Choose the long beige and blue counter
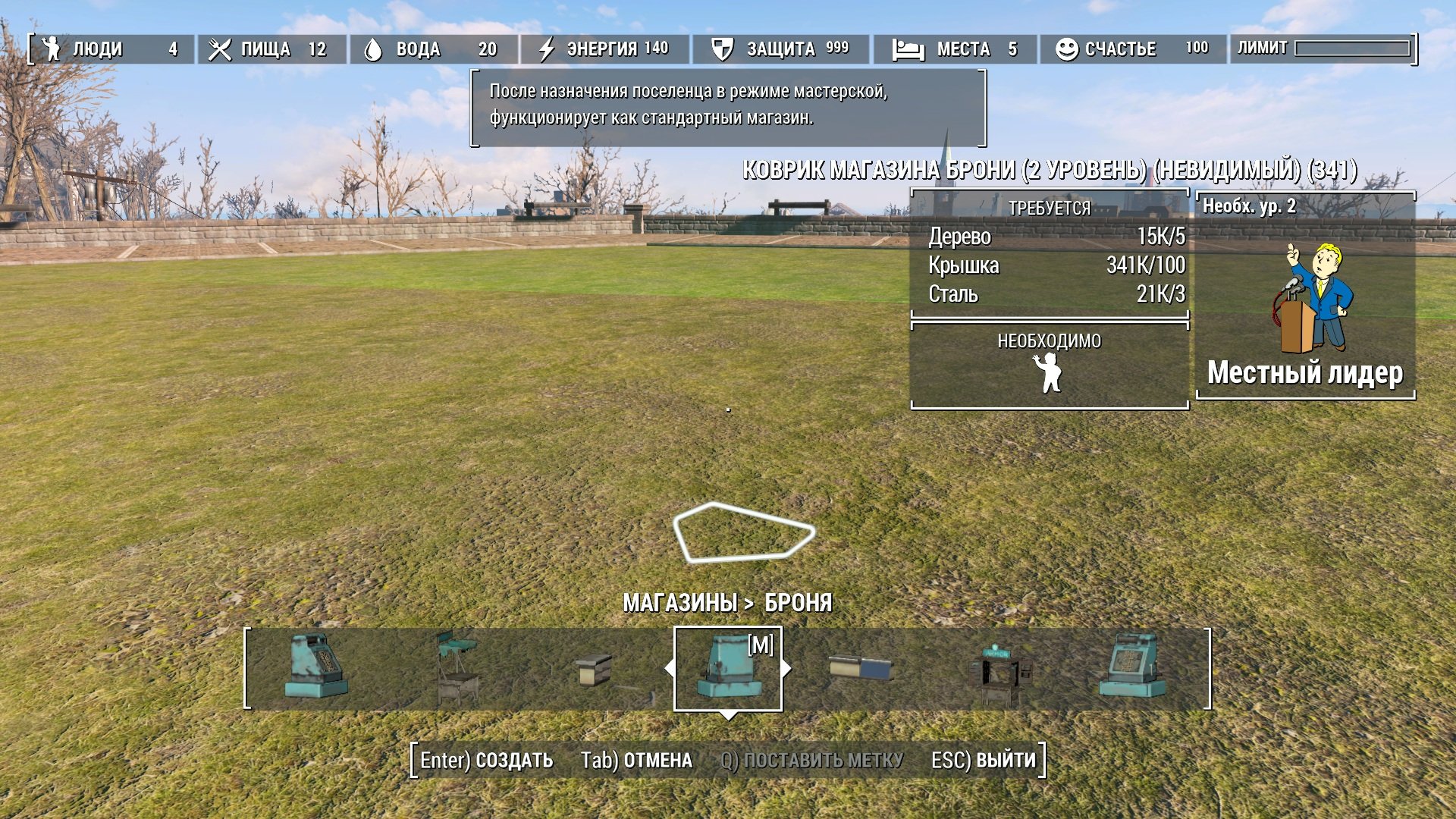1456x819 pixels. [x=861, y=668]
